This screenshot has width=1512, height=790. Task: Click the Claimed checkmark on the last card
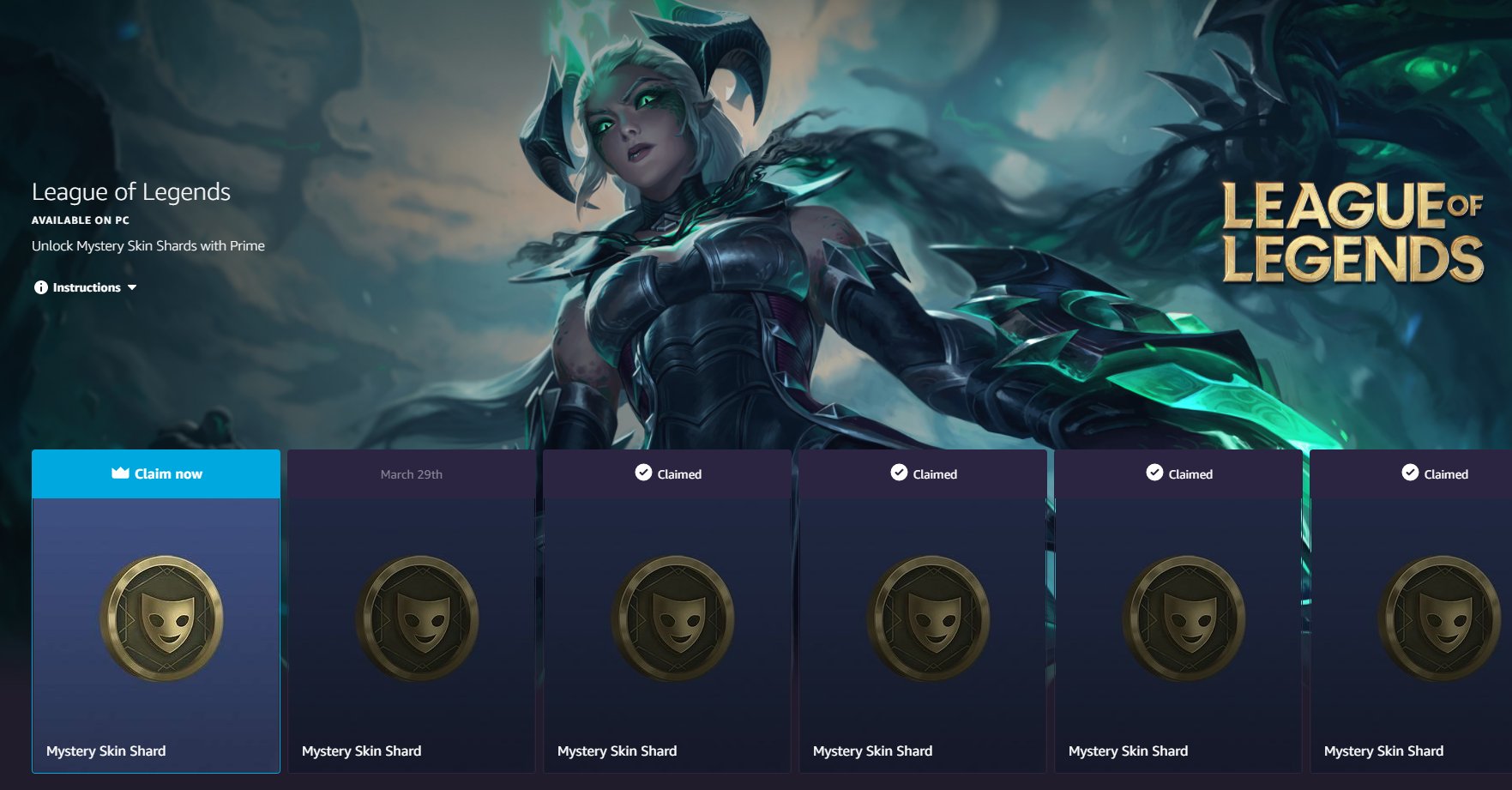click(1409, 473)
